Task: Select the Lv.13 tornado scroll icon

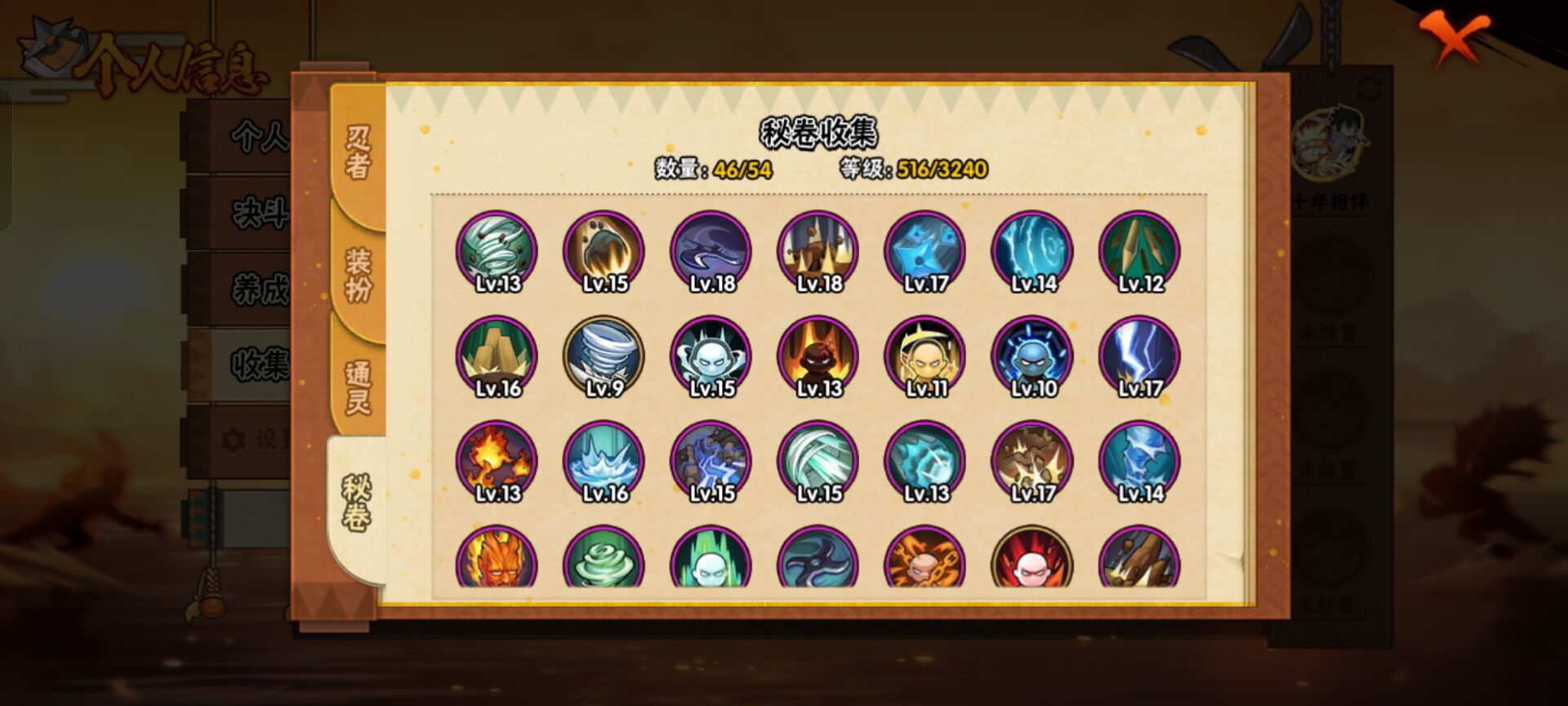Action: (x=498, y=249)
